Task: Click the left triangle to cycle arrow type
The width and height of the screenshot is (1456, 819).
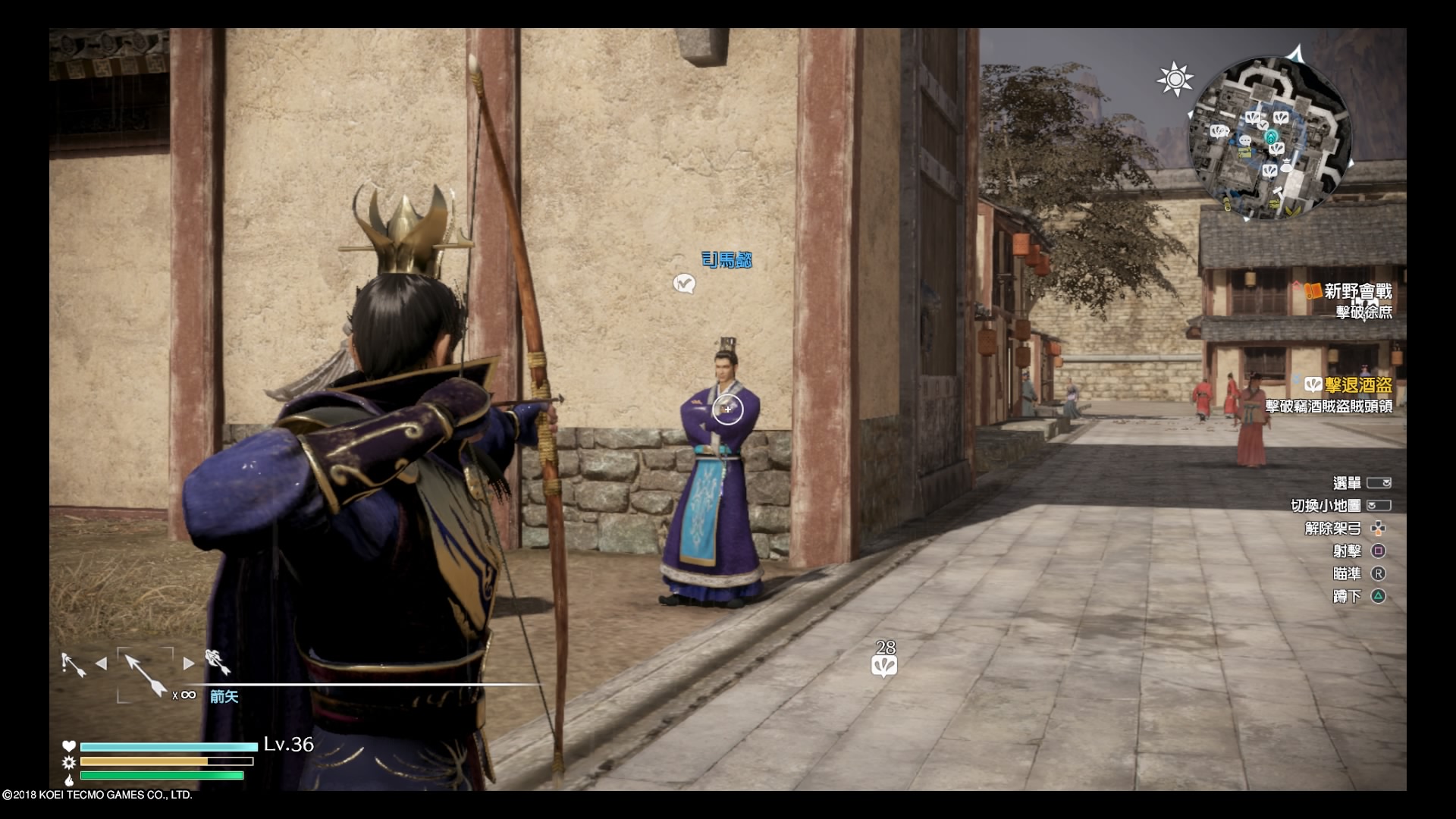Action: point(101,664)
